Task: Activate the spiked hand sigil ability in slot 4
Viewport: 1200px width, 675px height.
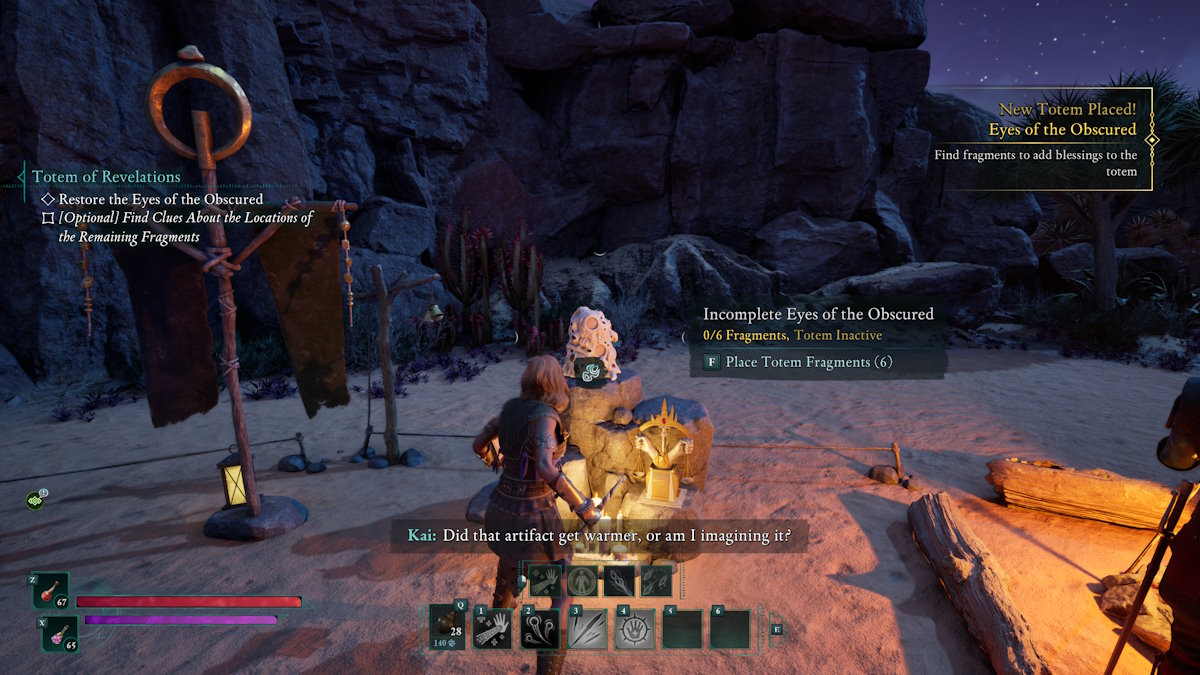Action: point(635,629)
